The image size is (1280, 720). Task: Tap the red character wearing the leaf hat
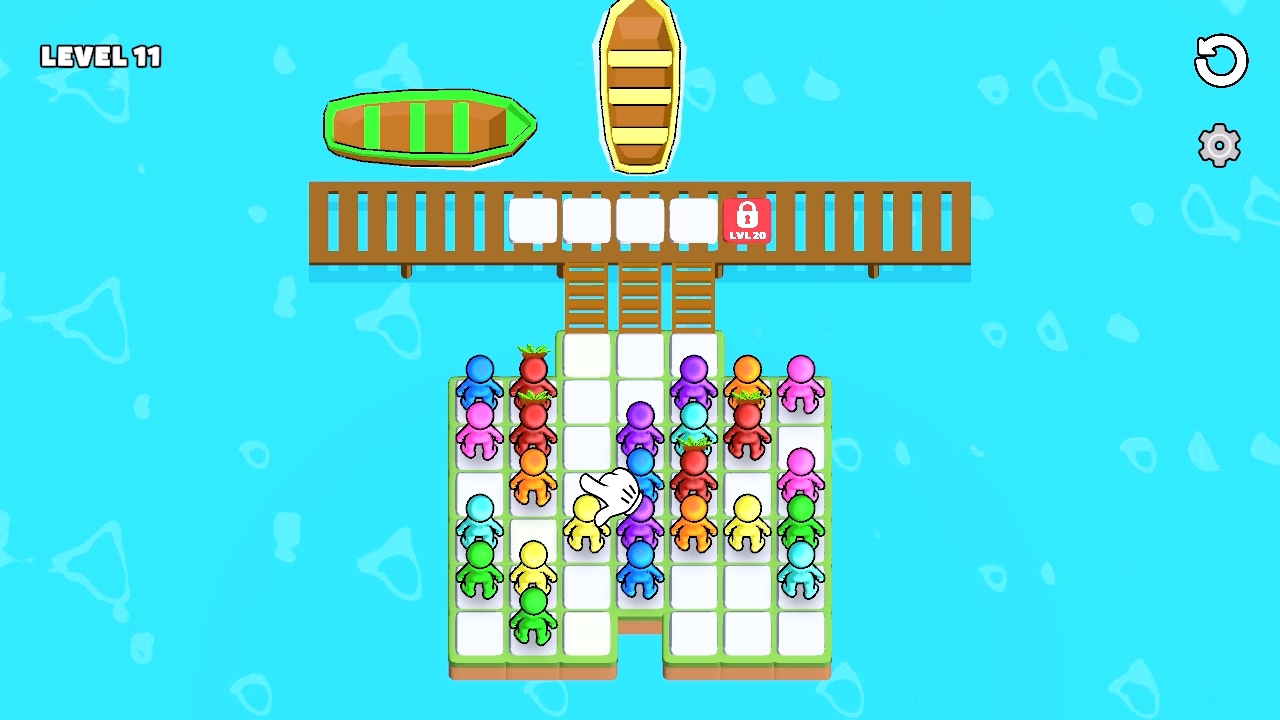pyautogui.click(x=532, y=368)
